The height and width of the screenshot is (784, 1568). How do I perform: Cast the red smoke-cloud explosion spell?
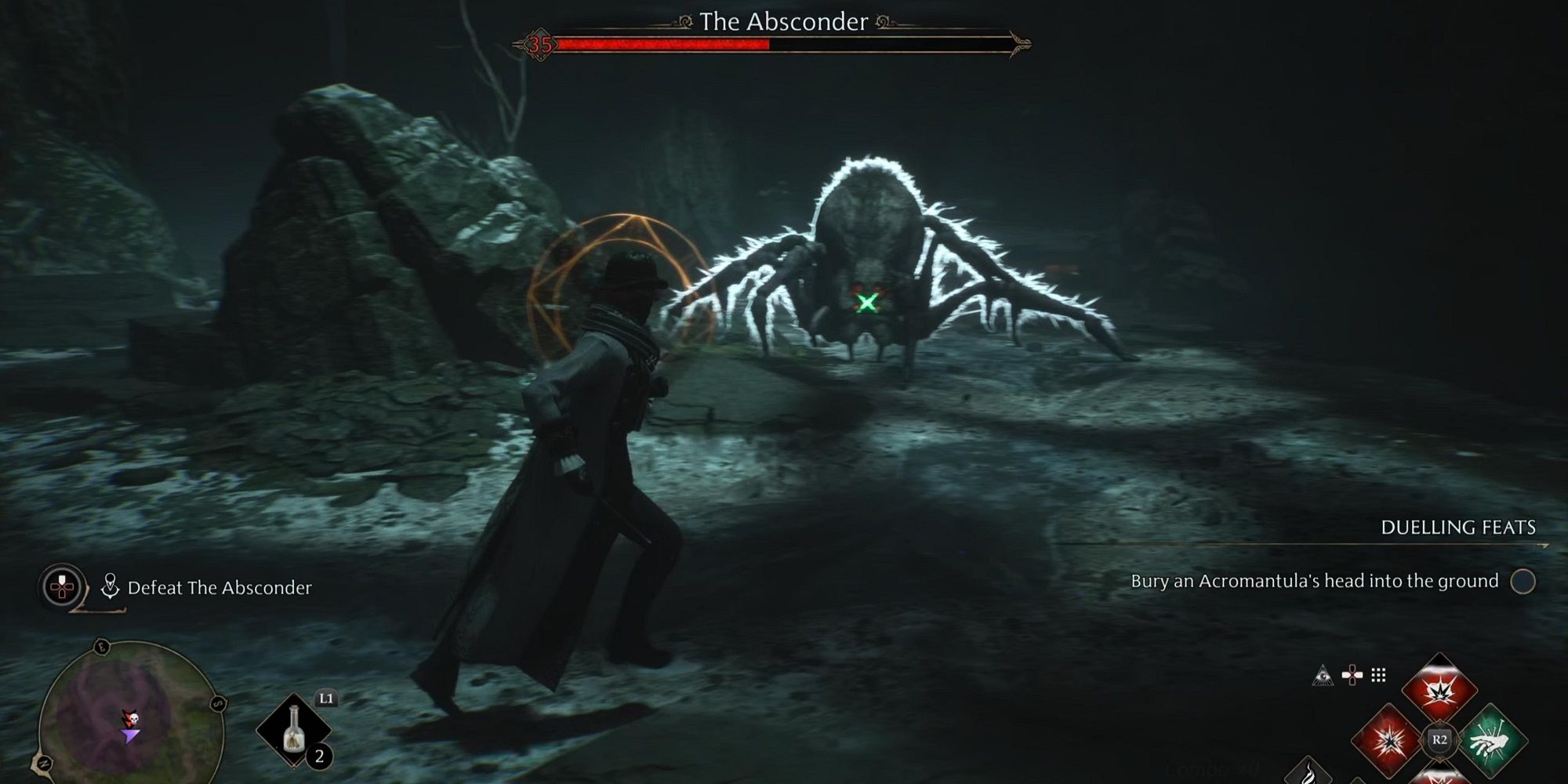point(1439,691)
